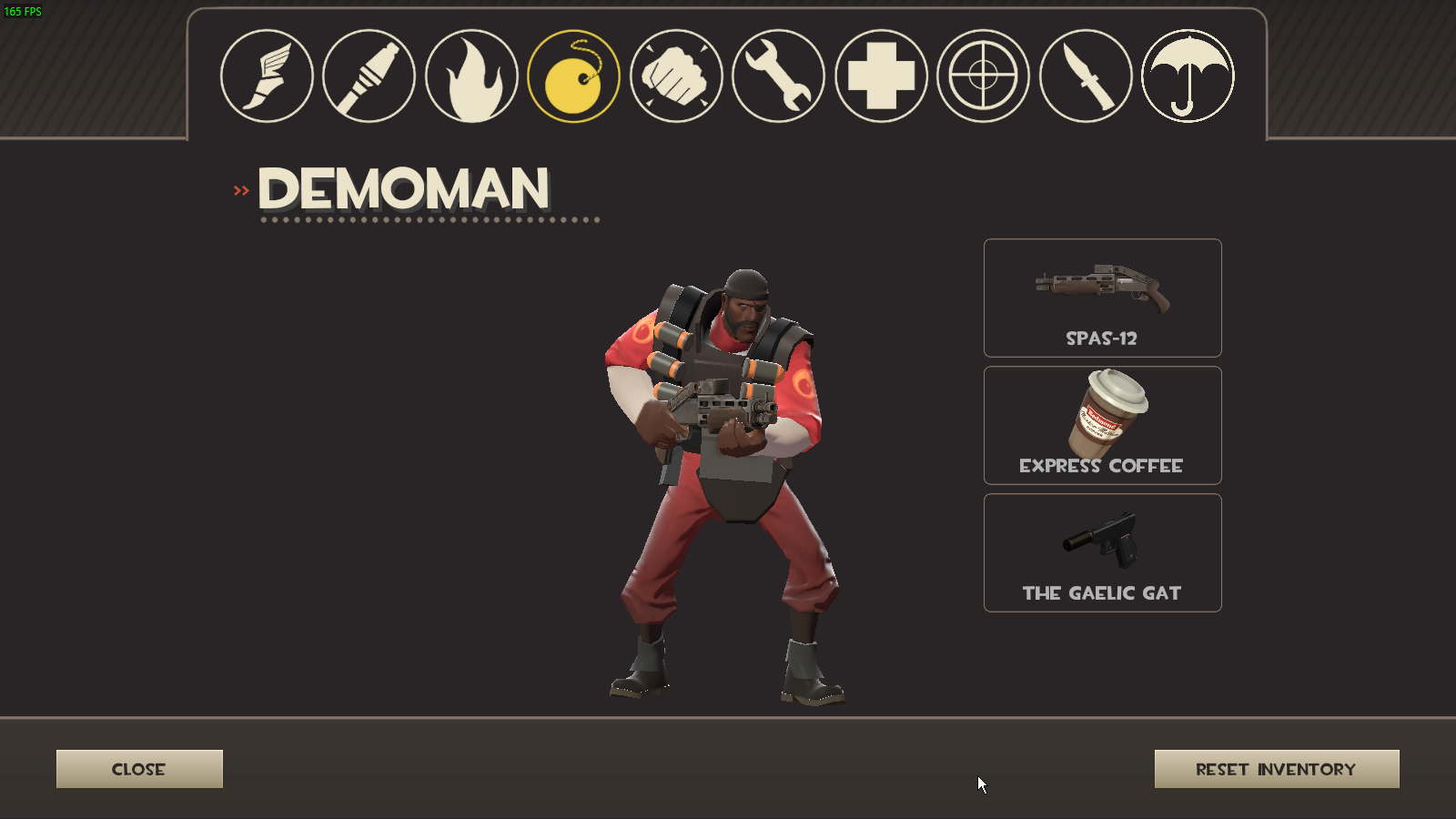The height and width of the screenshot is (819, 1456).
Task: Choose the Heavy fist class icon
Action: click(x=676, y=76)
